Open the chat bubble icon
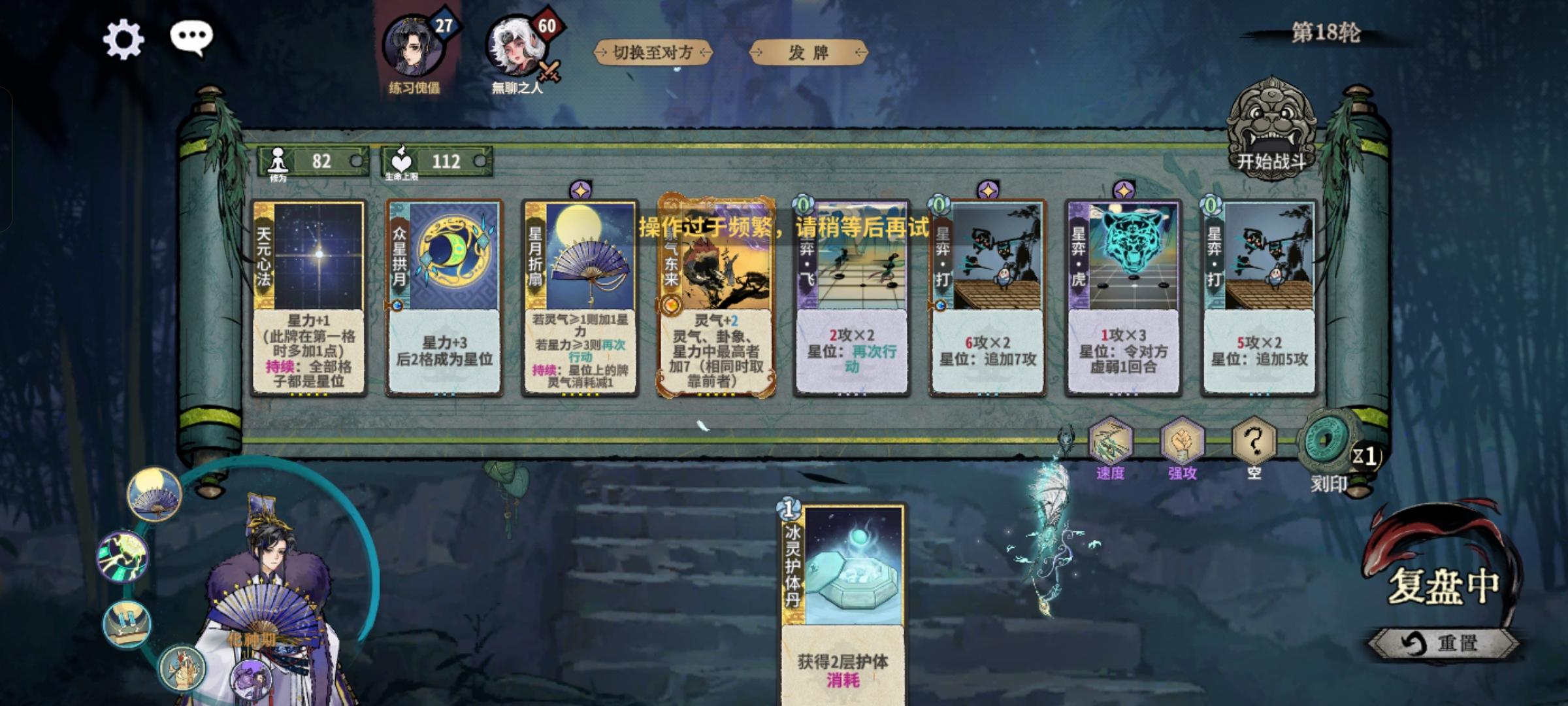Viewport: 1568px width, 706px height. (x=192, y=38)
